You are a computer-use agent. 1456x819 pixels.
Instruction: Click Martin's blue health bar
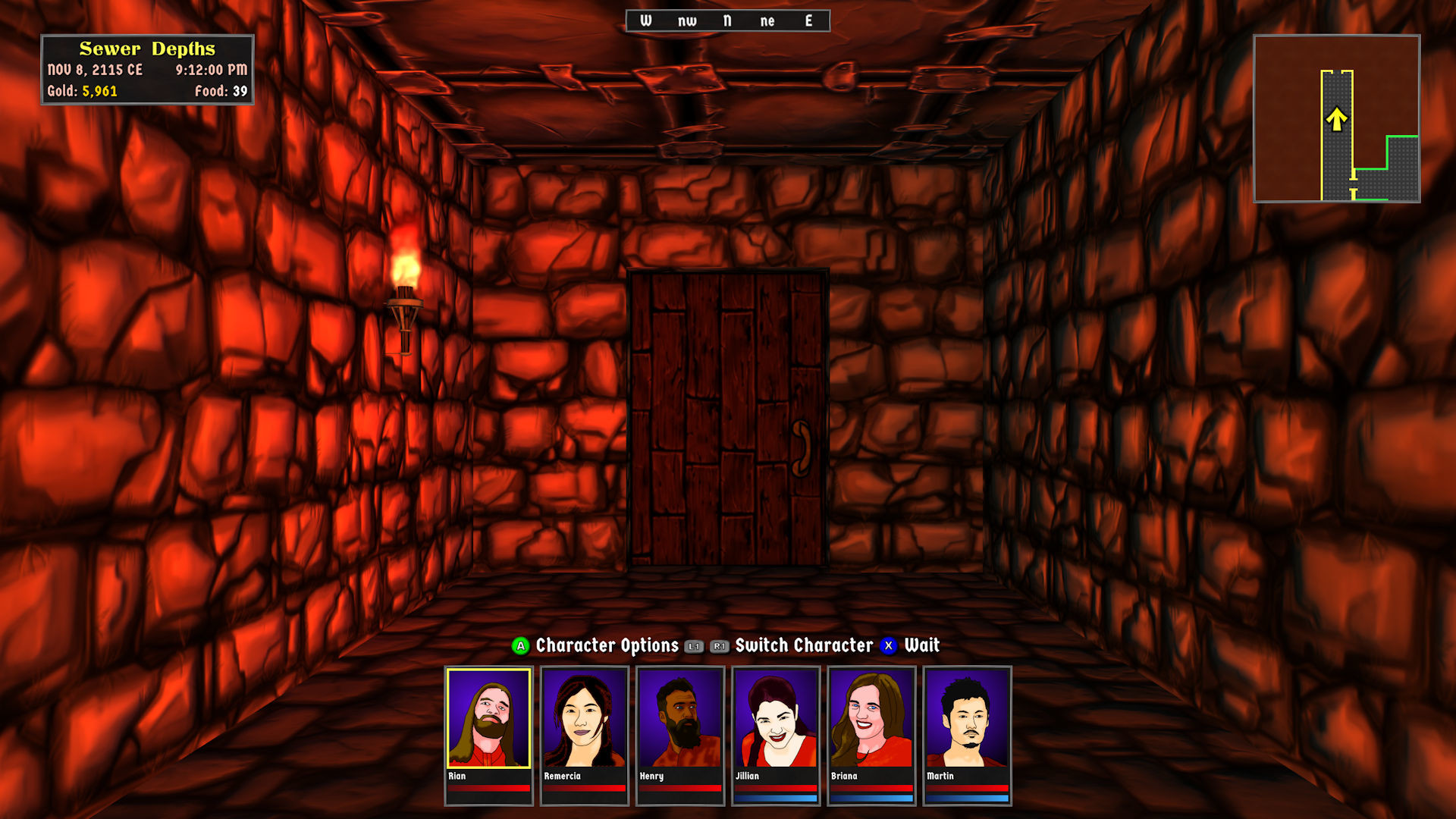coord(967,798)
